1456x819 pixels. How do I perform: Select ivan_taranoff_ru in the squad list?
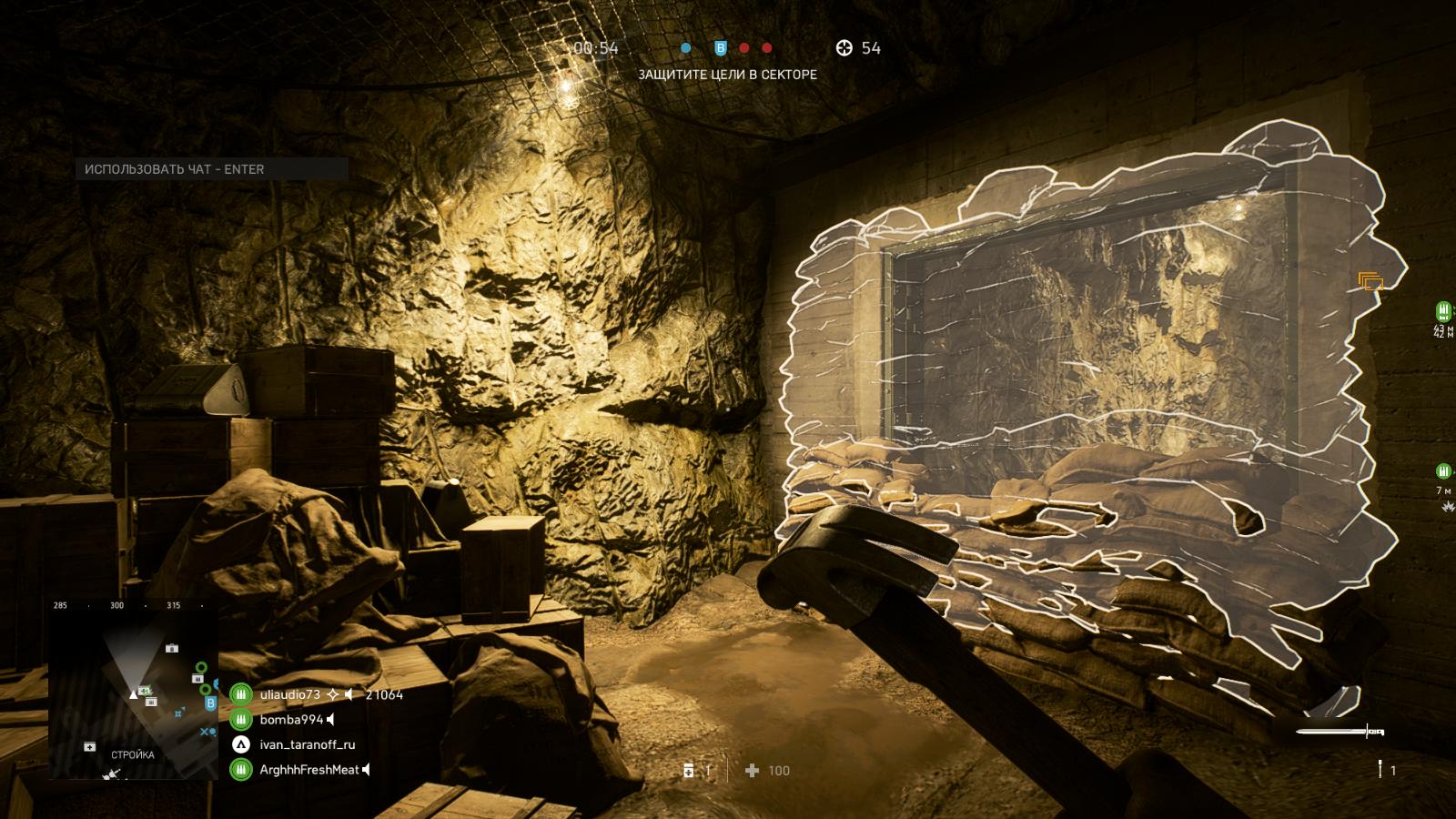tap(307, 744)
